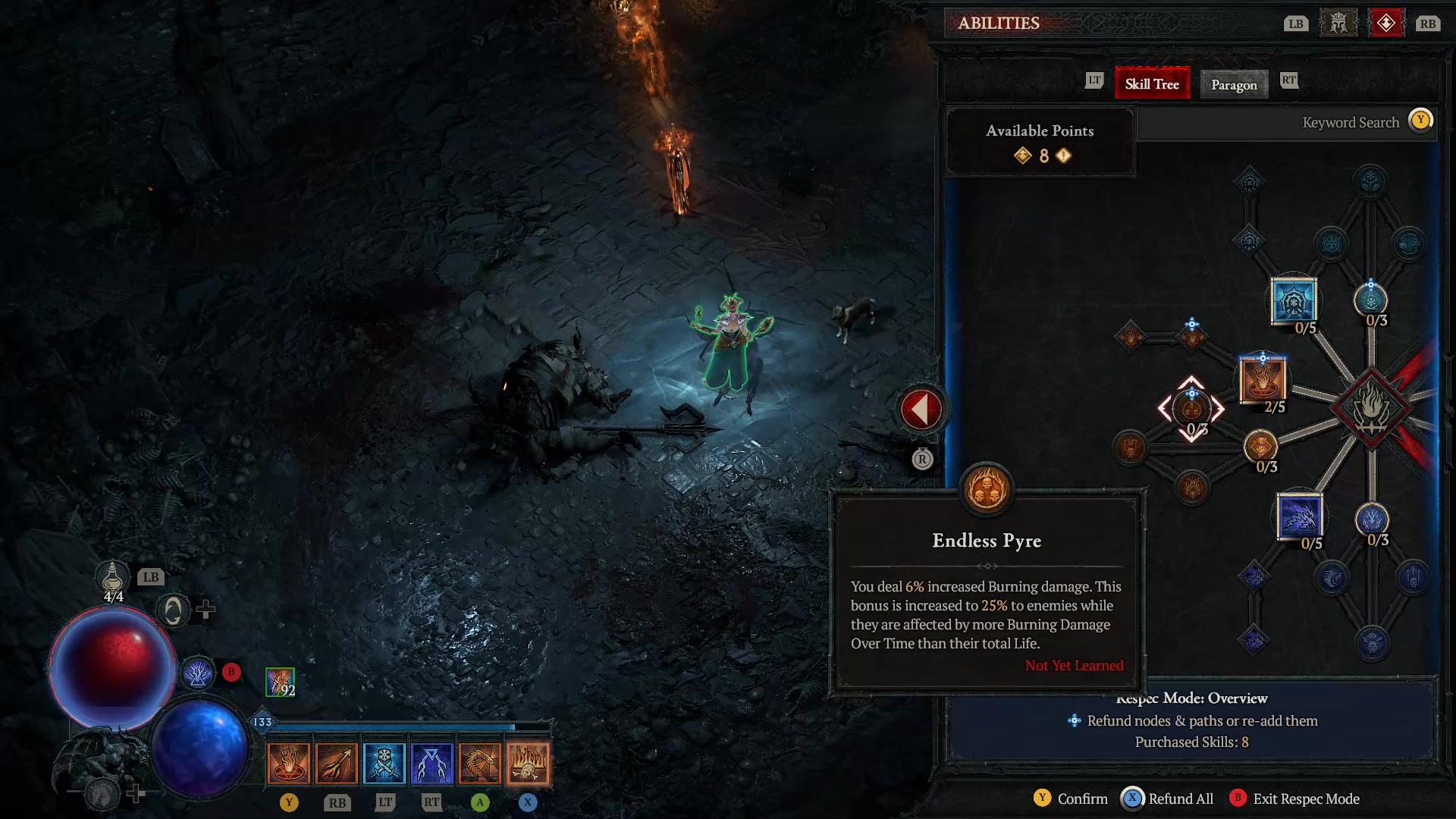Screen dimensions: 1456x819
Task: Switch to the Paragon tab
Action: 1234,85
